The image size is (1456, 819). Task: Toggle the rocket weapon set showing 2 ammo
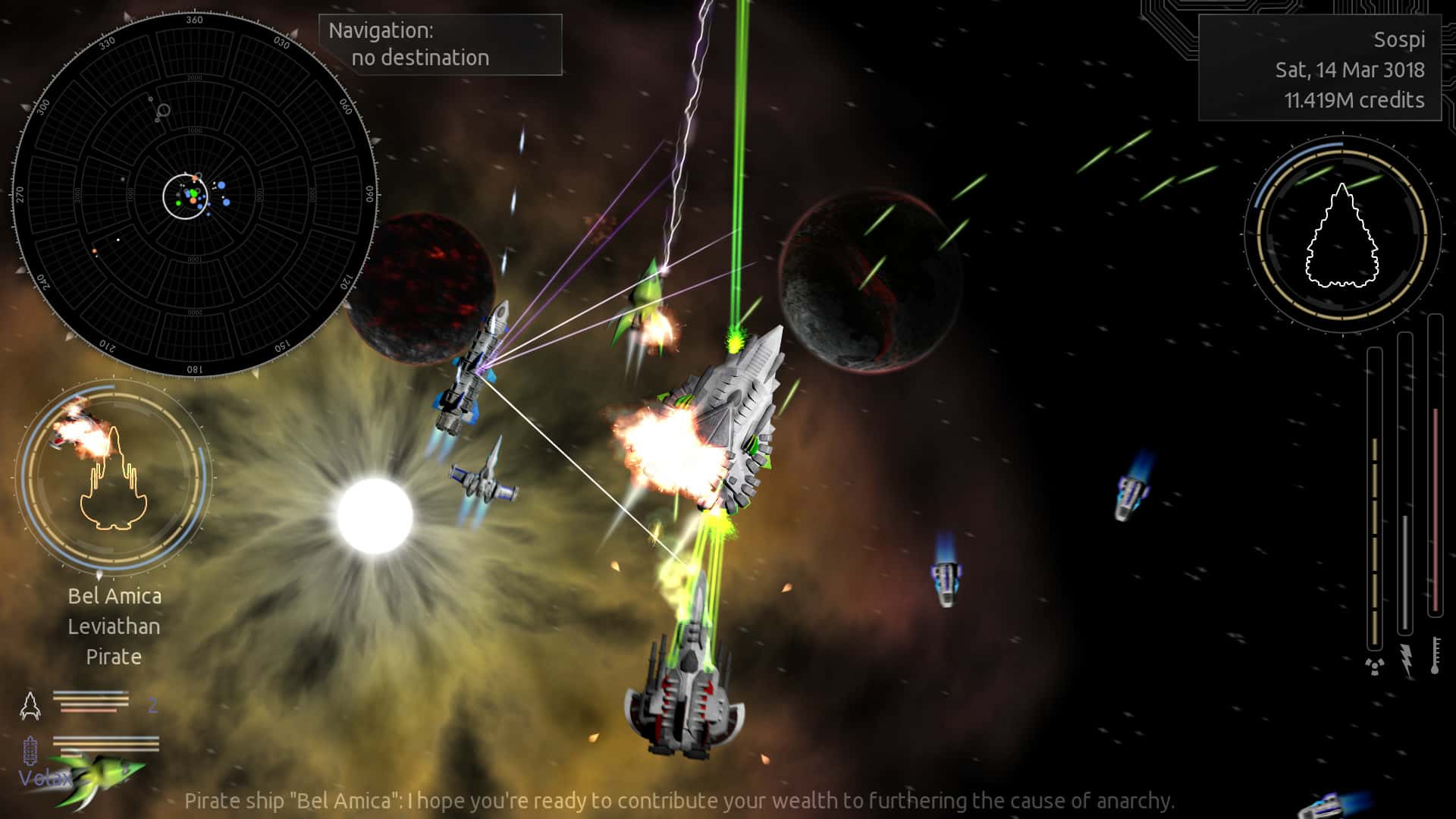click(91, 704)
